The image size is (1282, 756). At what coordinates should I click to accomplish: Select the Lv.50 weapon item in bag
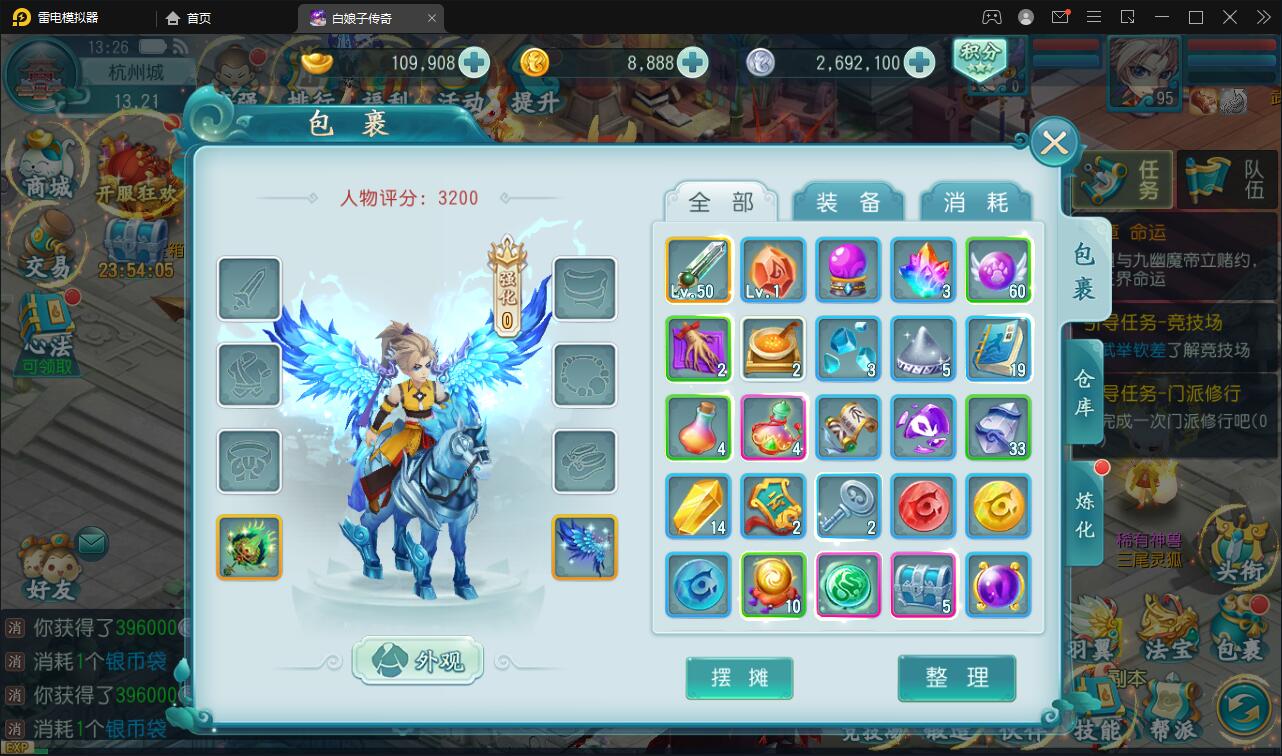pyautogui.click(x=698, y=269)
